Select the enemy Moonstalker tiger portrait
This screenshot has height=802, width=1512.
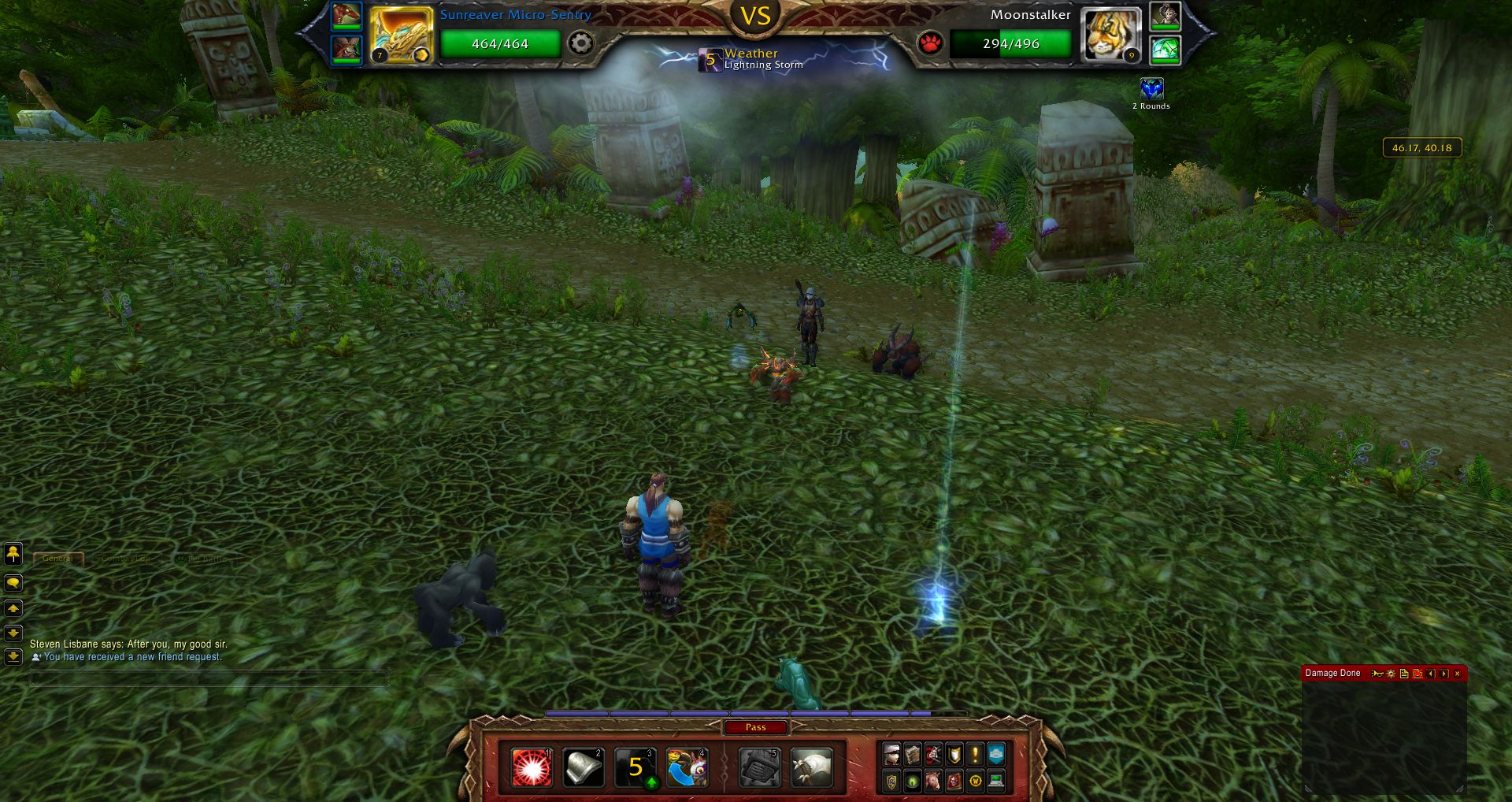[1110, 35]
